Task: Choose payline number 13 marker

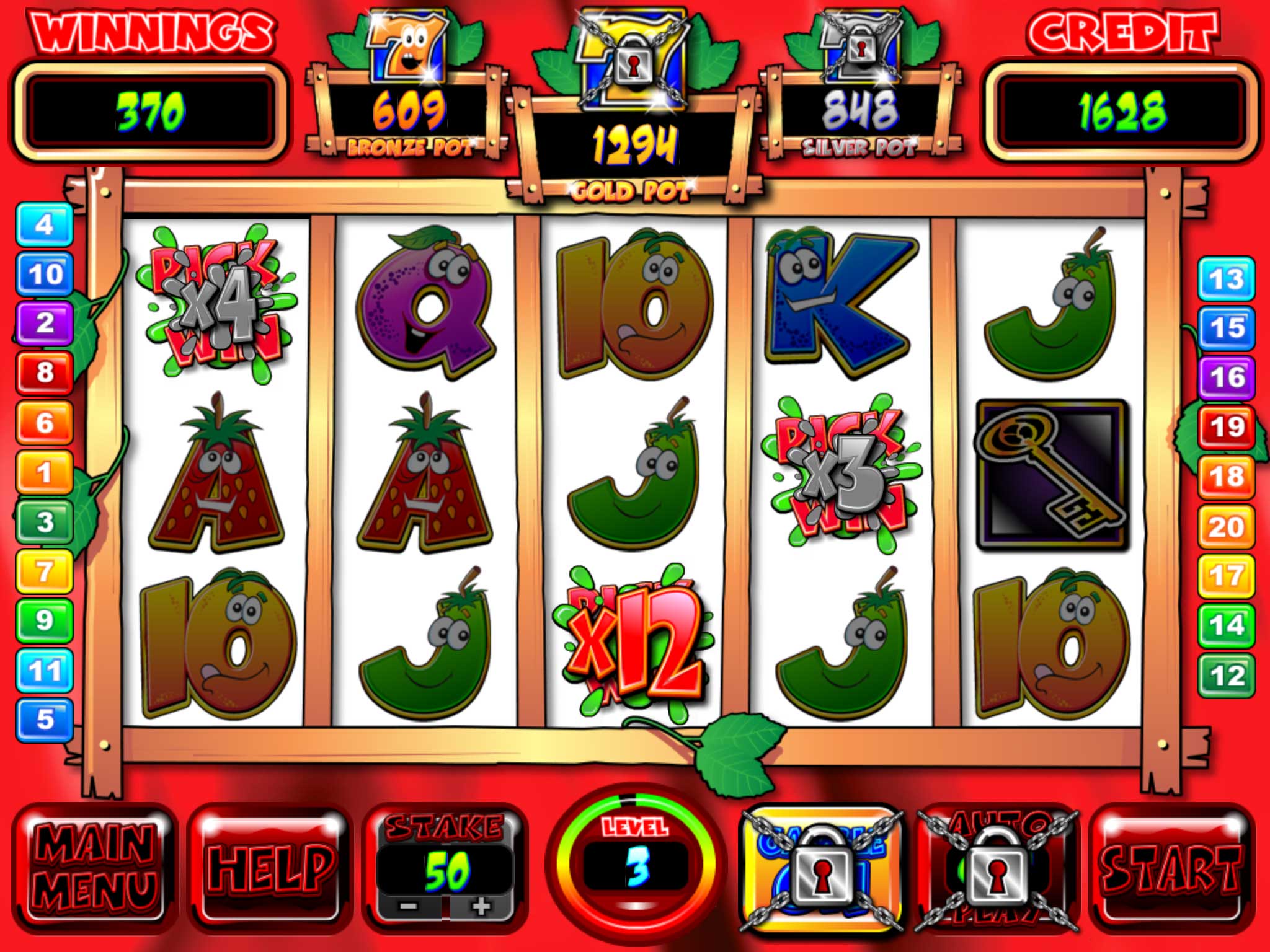Action: click(1226, 279)
